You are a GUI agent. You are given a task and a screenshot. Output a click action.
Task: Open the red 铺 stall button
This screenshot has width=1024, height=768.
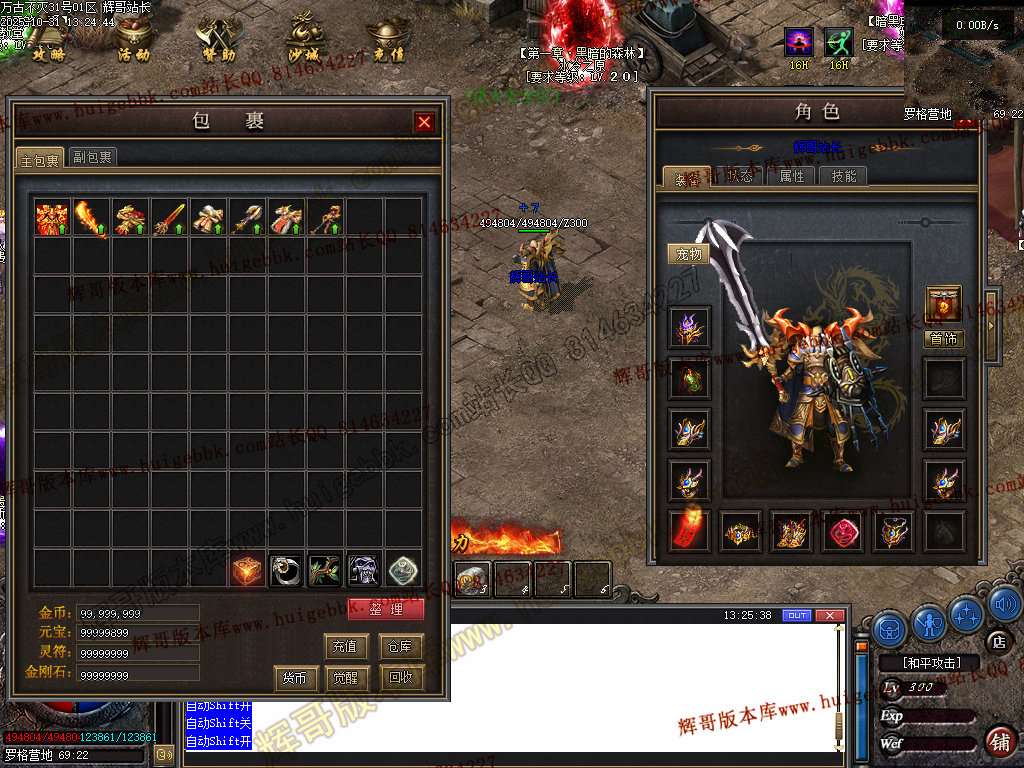999,741
